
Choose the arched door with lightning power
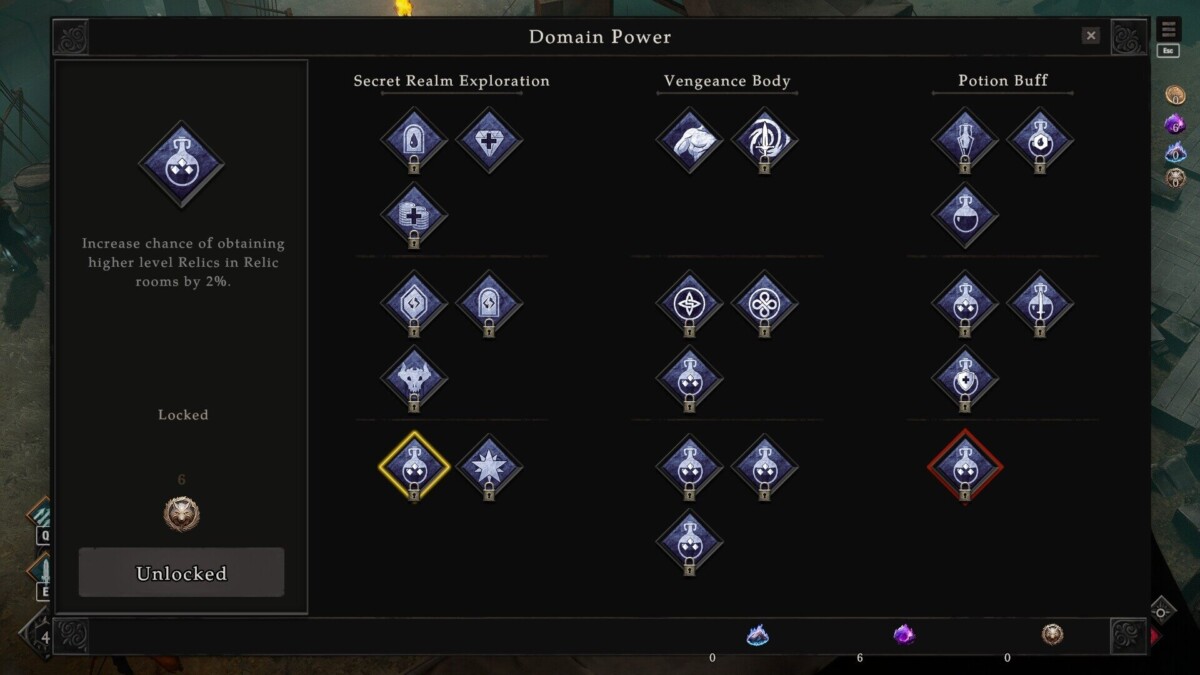489,303
